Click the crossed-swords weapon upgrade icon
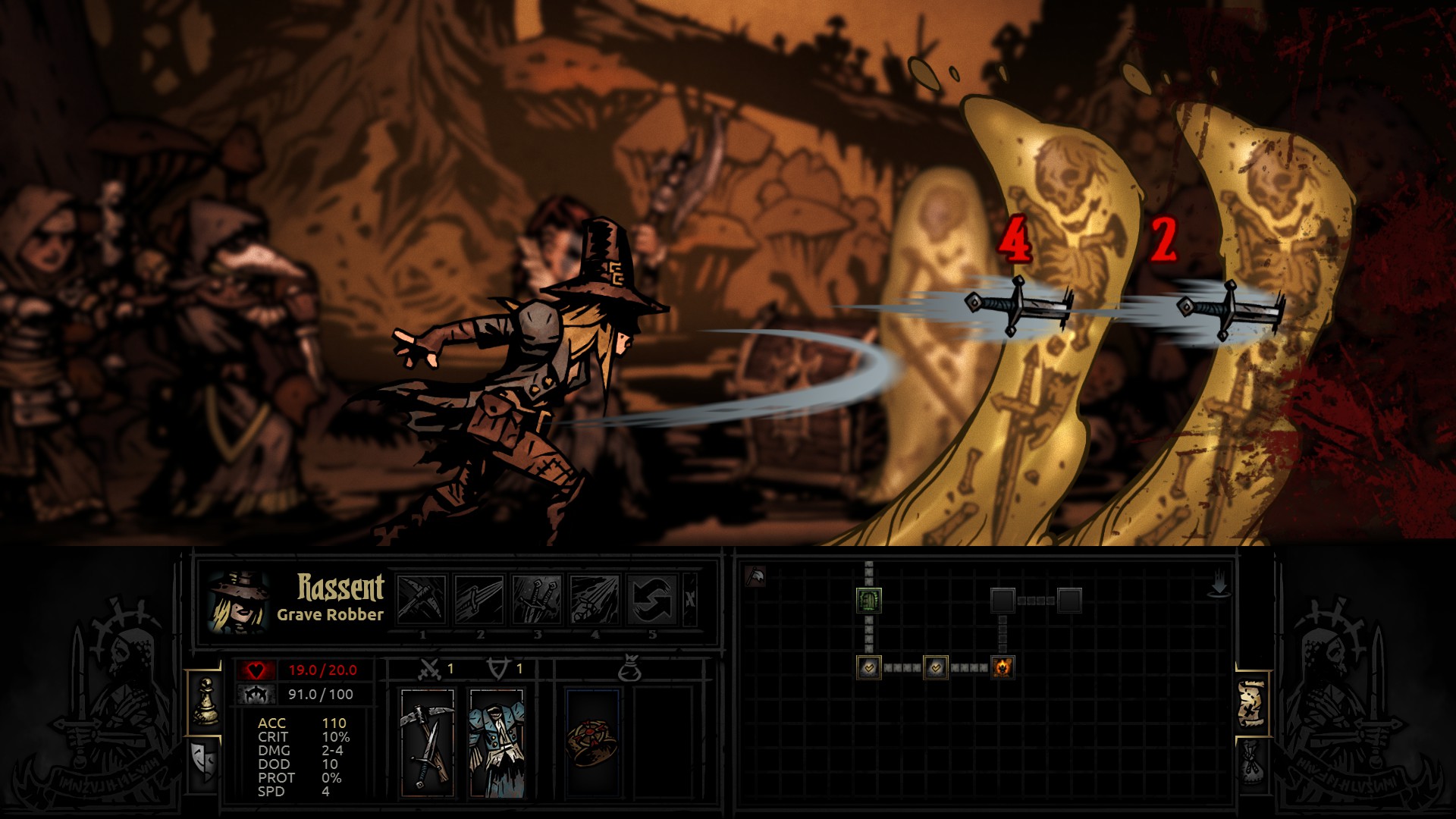Image resolution: width=1456 pixels, height=819 pixels. click(x=430, y=669)
